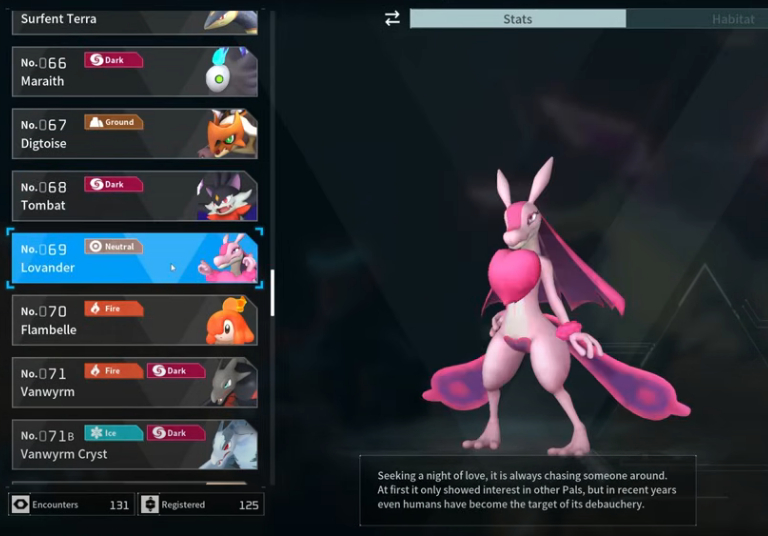Screen dimensions: 768x536
Task: Open the Digtoise Paldeck entry
Action: tap(134, 134)
